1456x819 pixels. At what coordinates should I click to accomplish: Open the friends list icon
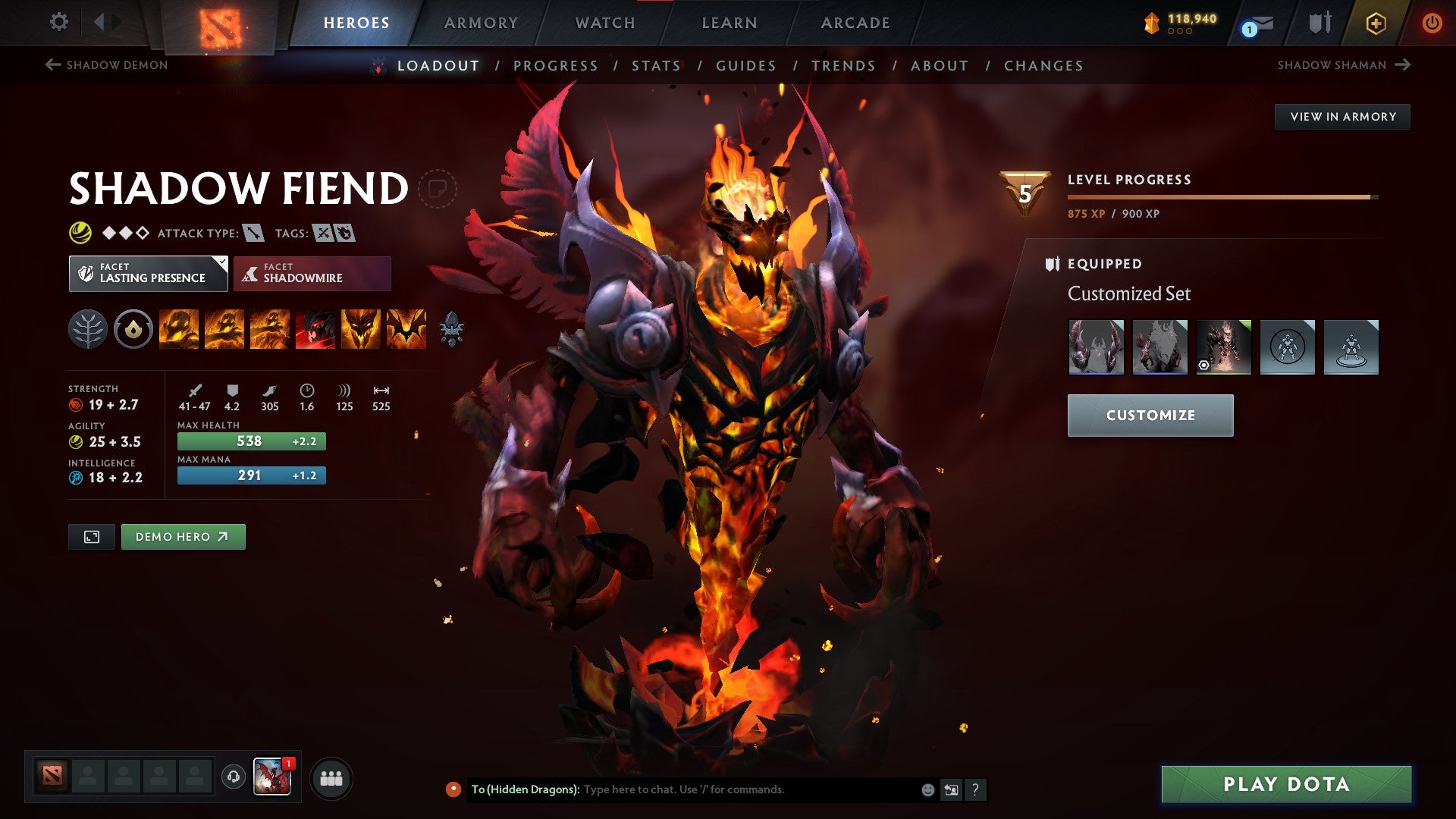coord(331,778)
